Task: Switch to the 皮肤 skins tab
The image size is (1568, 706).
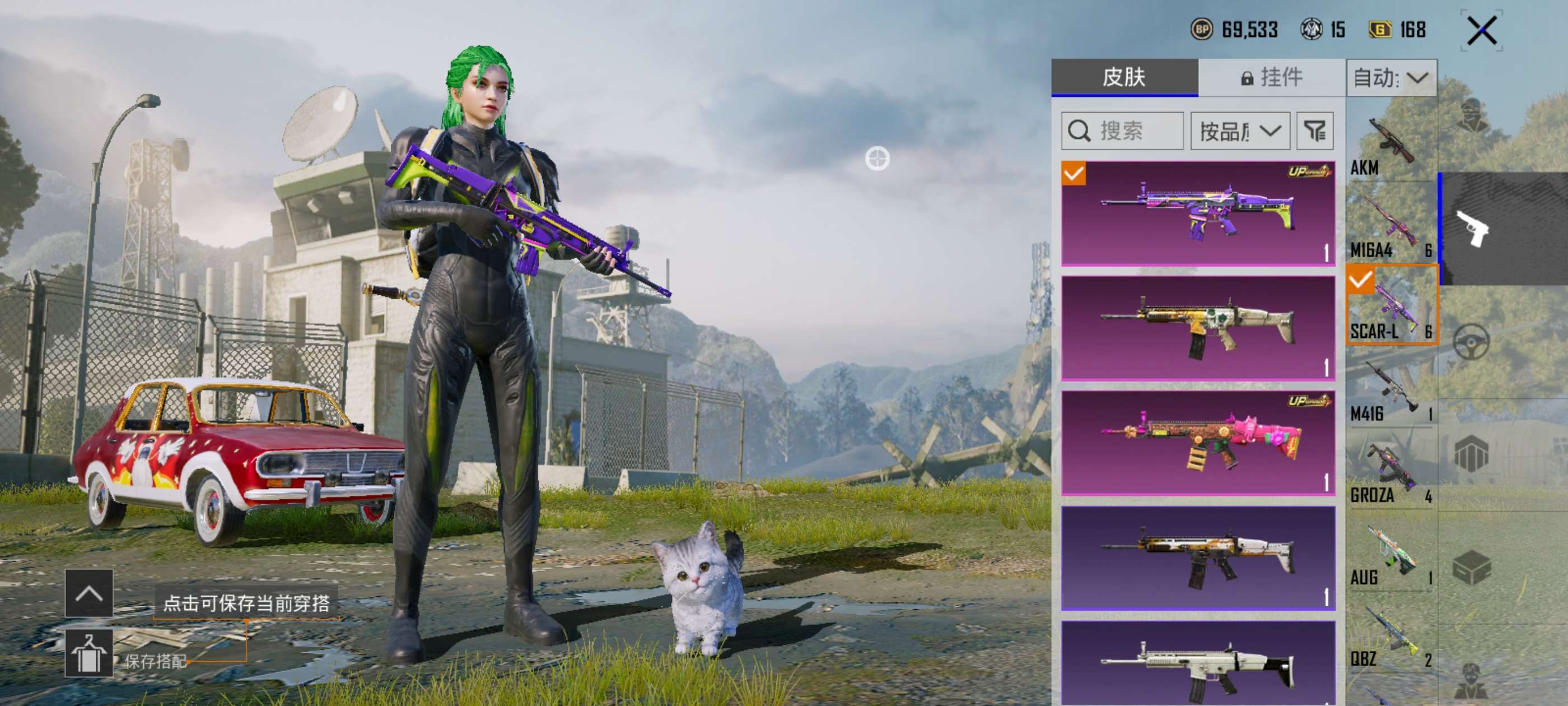Action: [1124, 77]
